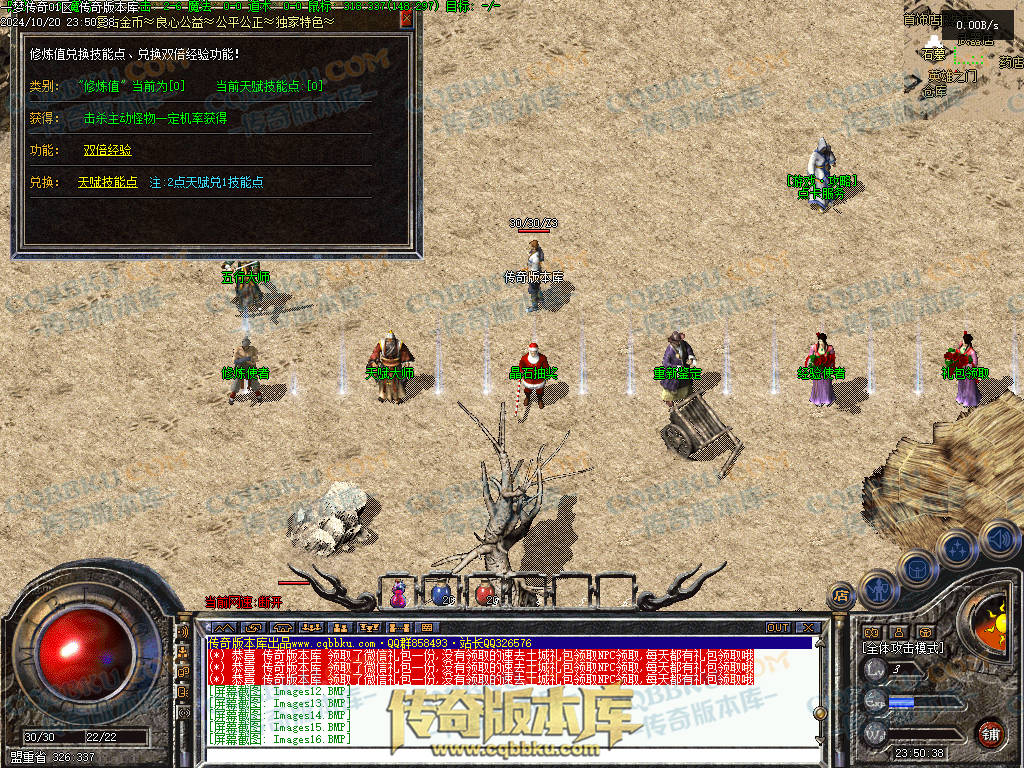Viewport: 1024px width, 768px height.
Task: Use the blue mana potion slot
Action: tap(440, 593)
